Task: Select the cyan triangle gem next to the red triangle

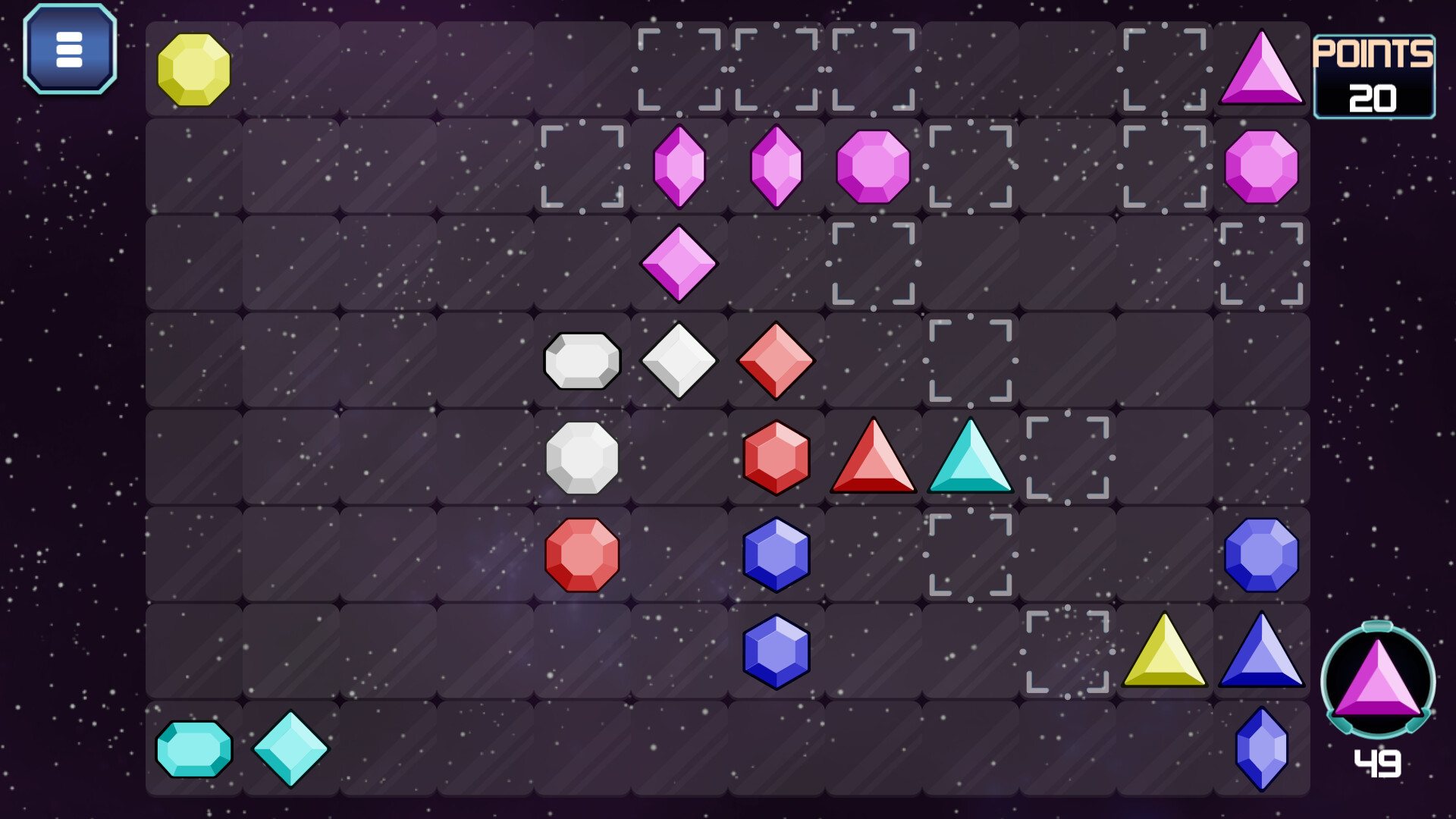Action: [x=969, y=460]
